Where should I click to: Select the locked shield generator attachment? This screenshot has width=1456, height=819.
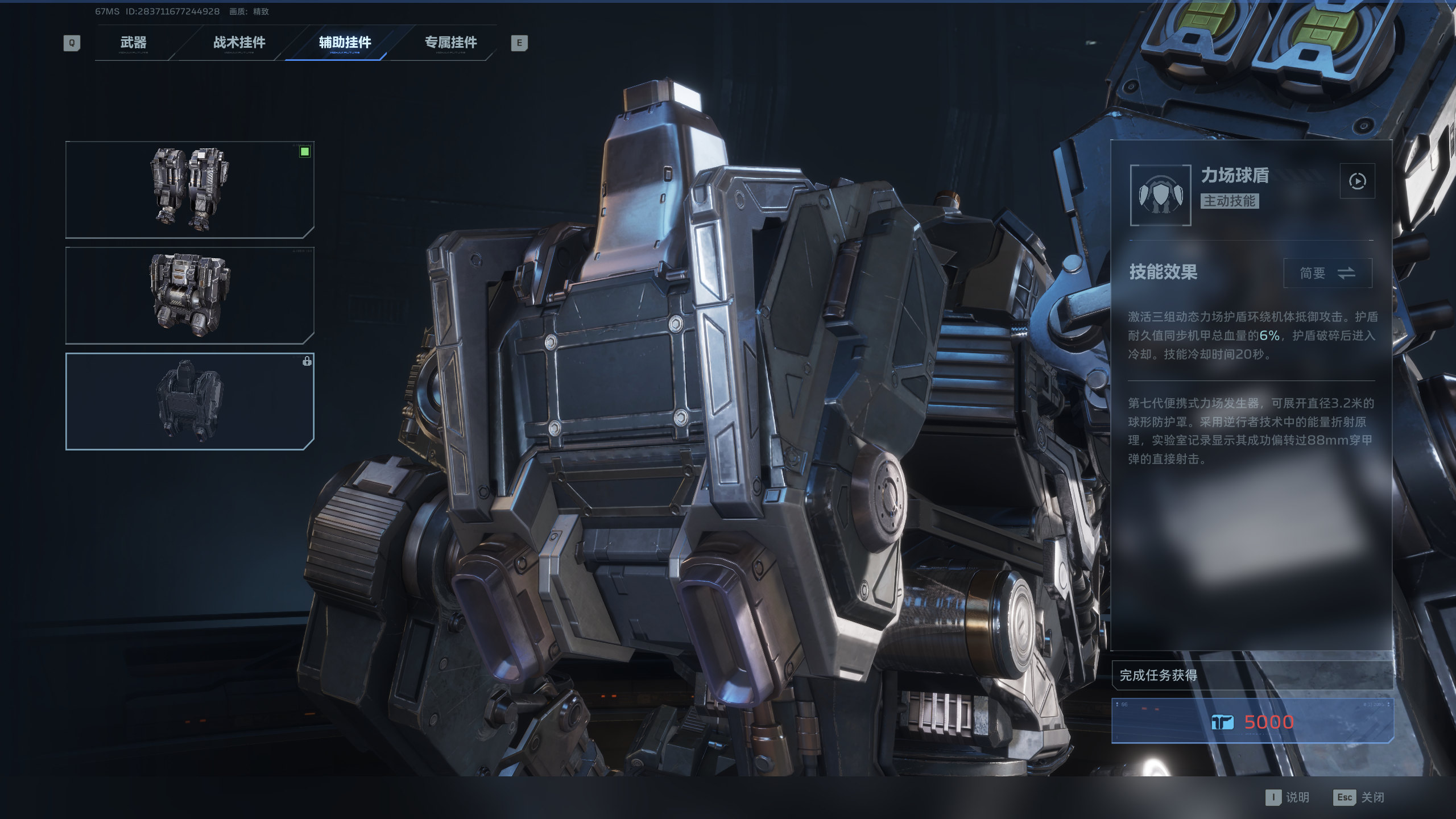tap(189, 401)
